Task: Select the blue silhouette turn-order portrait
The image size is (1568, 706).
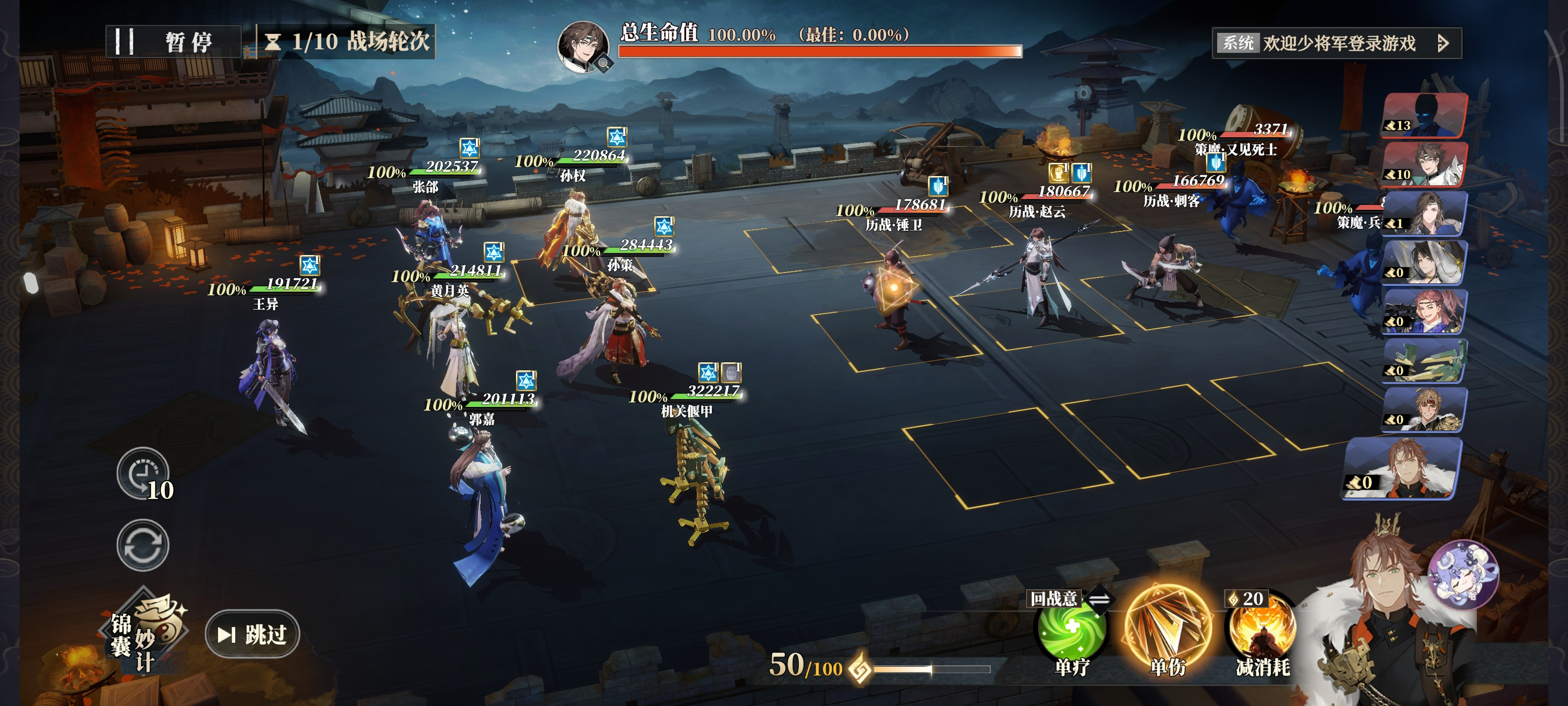Action: coord(1424,115)
